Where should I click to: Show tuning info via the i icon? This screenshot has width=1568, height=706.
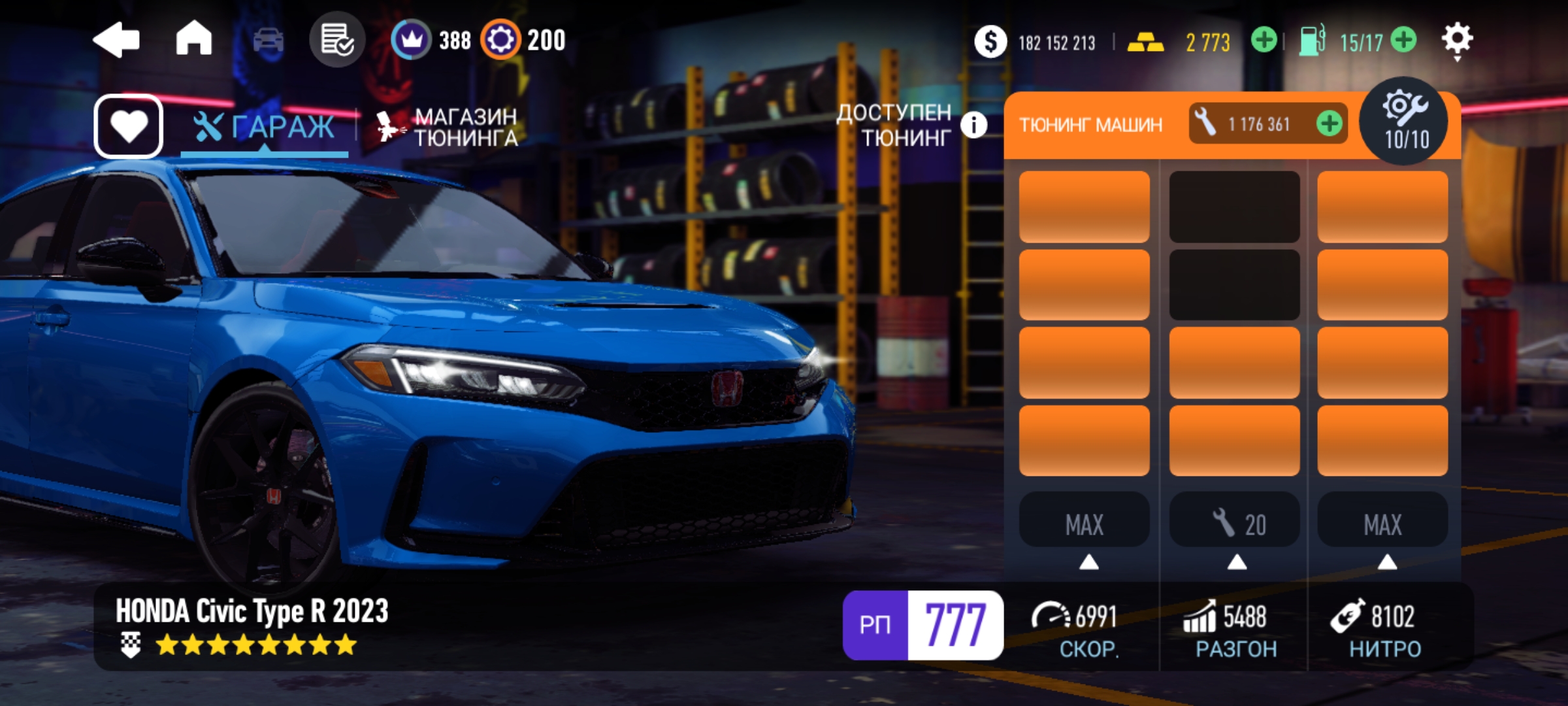click(973, 124)
